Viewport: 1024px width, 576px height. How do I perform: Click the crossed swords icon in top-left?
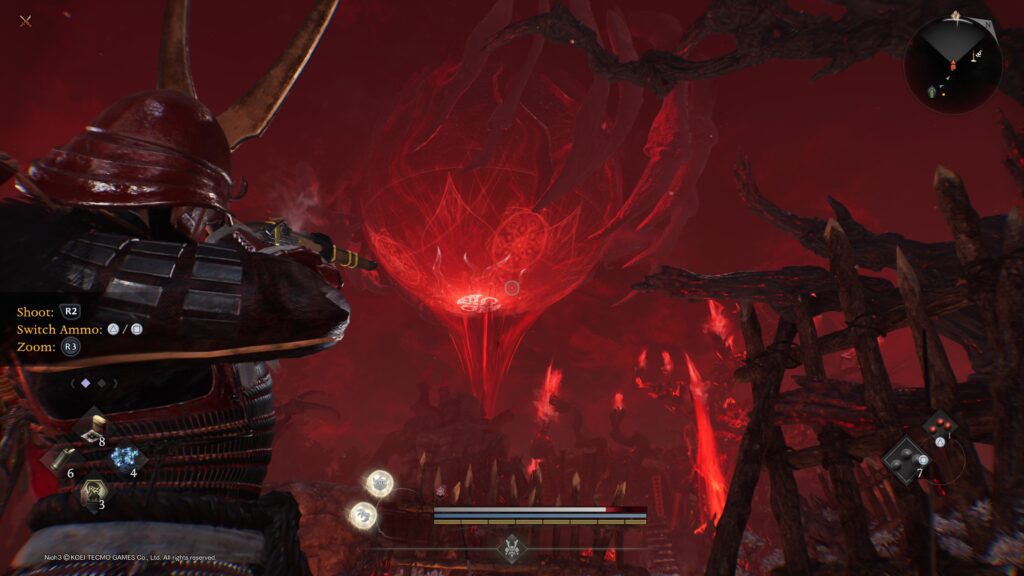[x=25, y=21]
